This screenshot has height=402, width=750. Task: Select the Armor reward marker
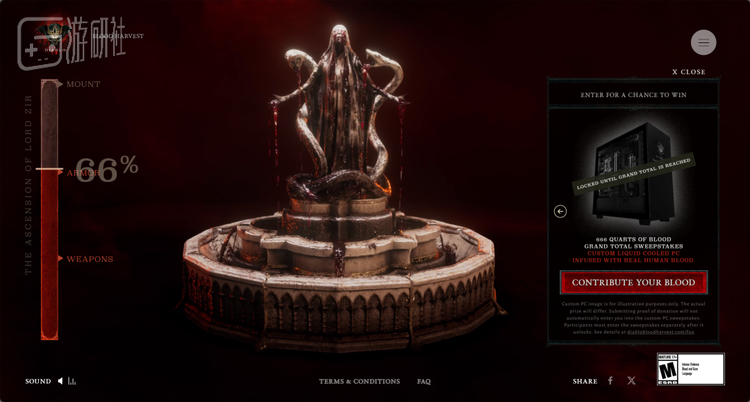pyautogui.click(x=80, y=172)
